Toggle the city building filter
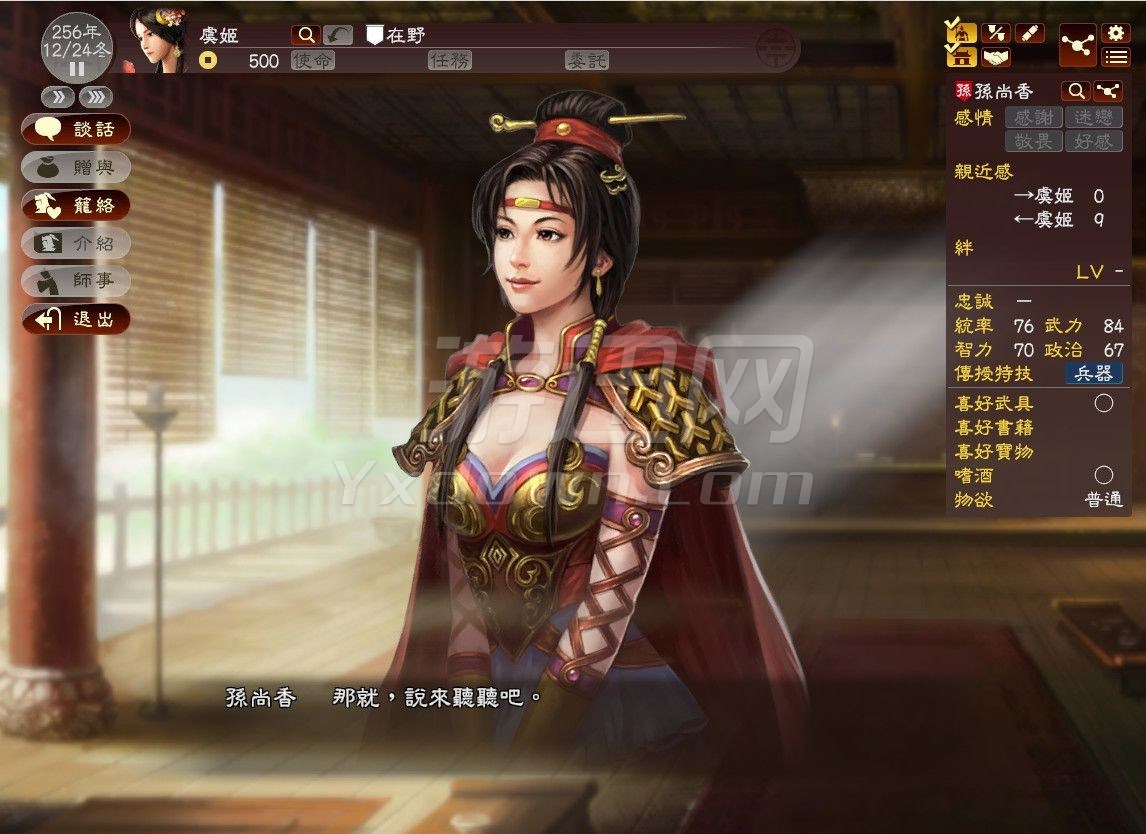The image size is (1146, 834). click(962, 56)
